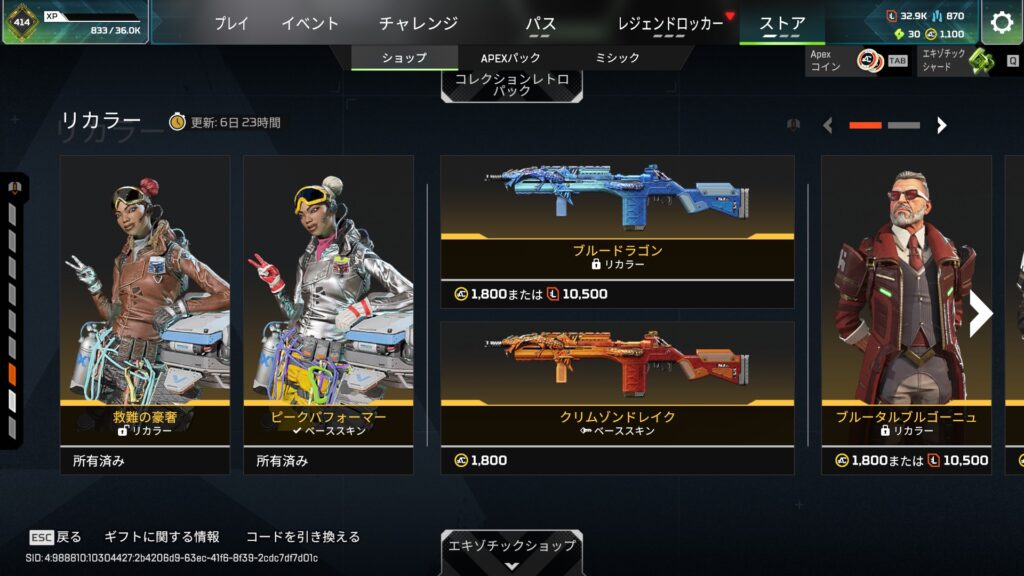This screenshot has height=576, width=1024.
Task: Open the レジェンドロッカー tab
Action: point(670,23)
